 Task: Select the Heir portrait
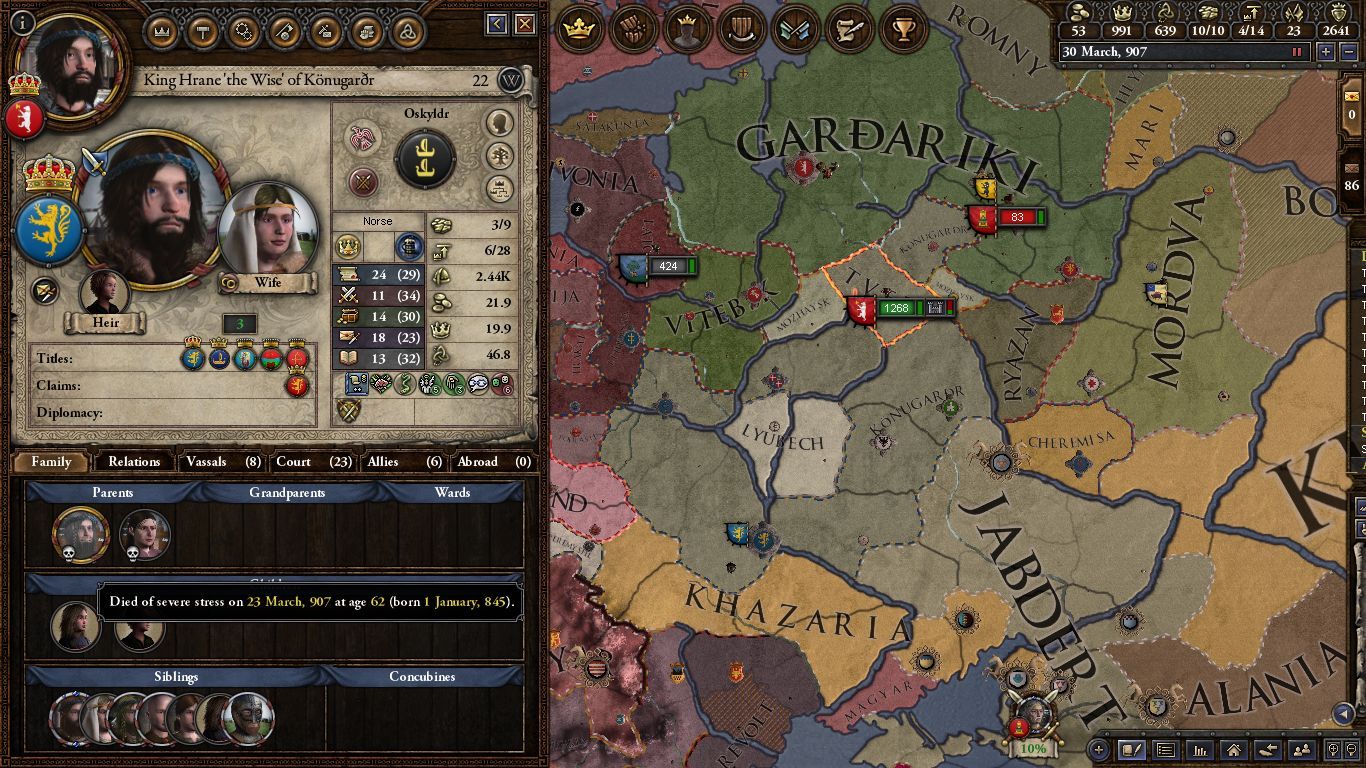point(105,294)
